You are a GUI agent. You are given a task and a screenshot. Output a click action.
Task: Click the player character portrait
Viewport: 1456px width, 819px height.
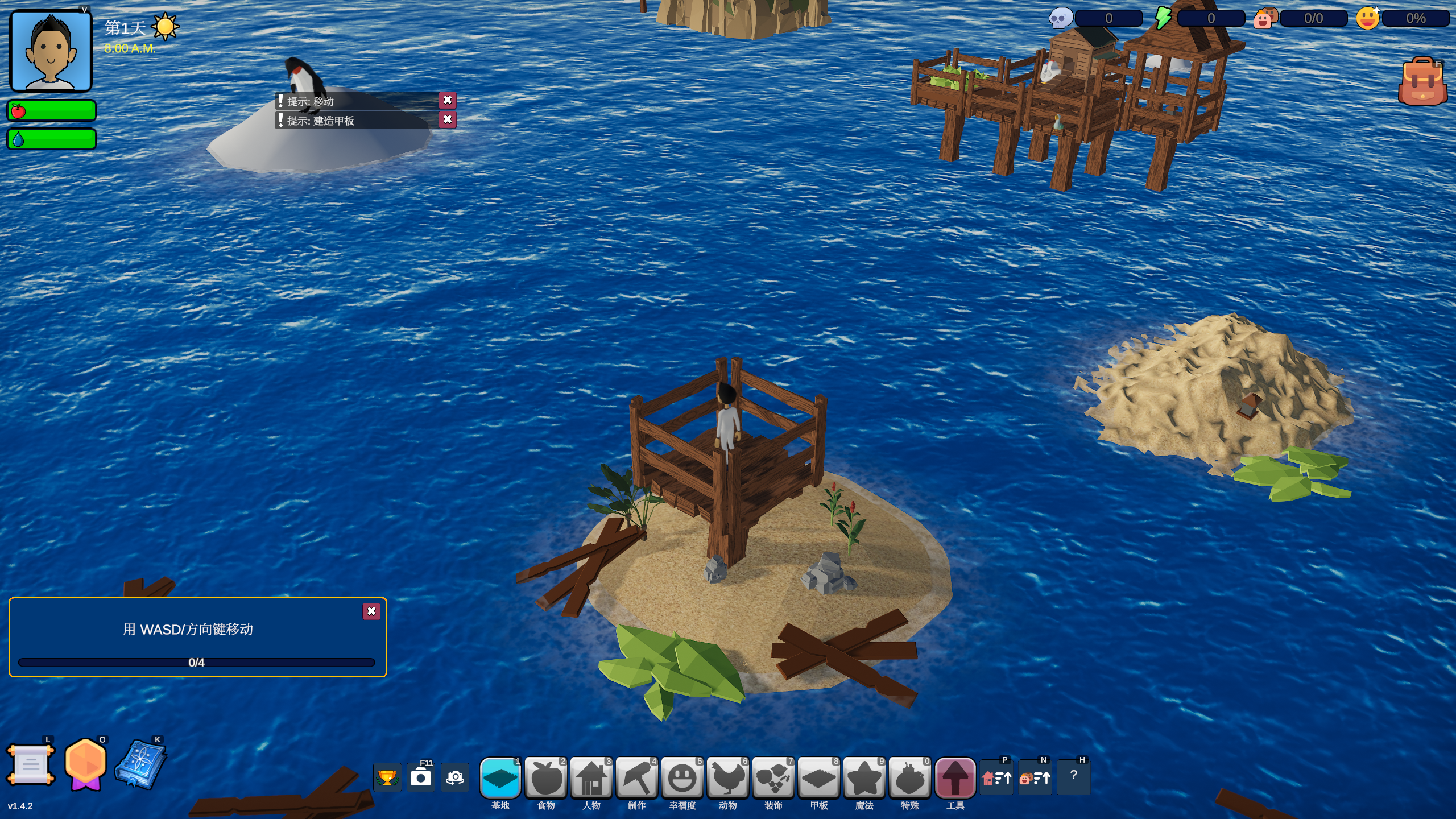click(51, 51)
